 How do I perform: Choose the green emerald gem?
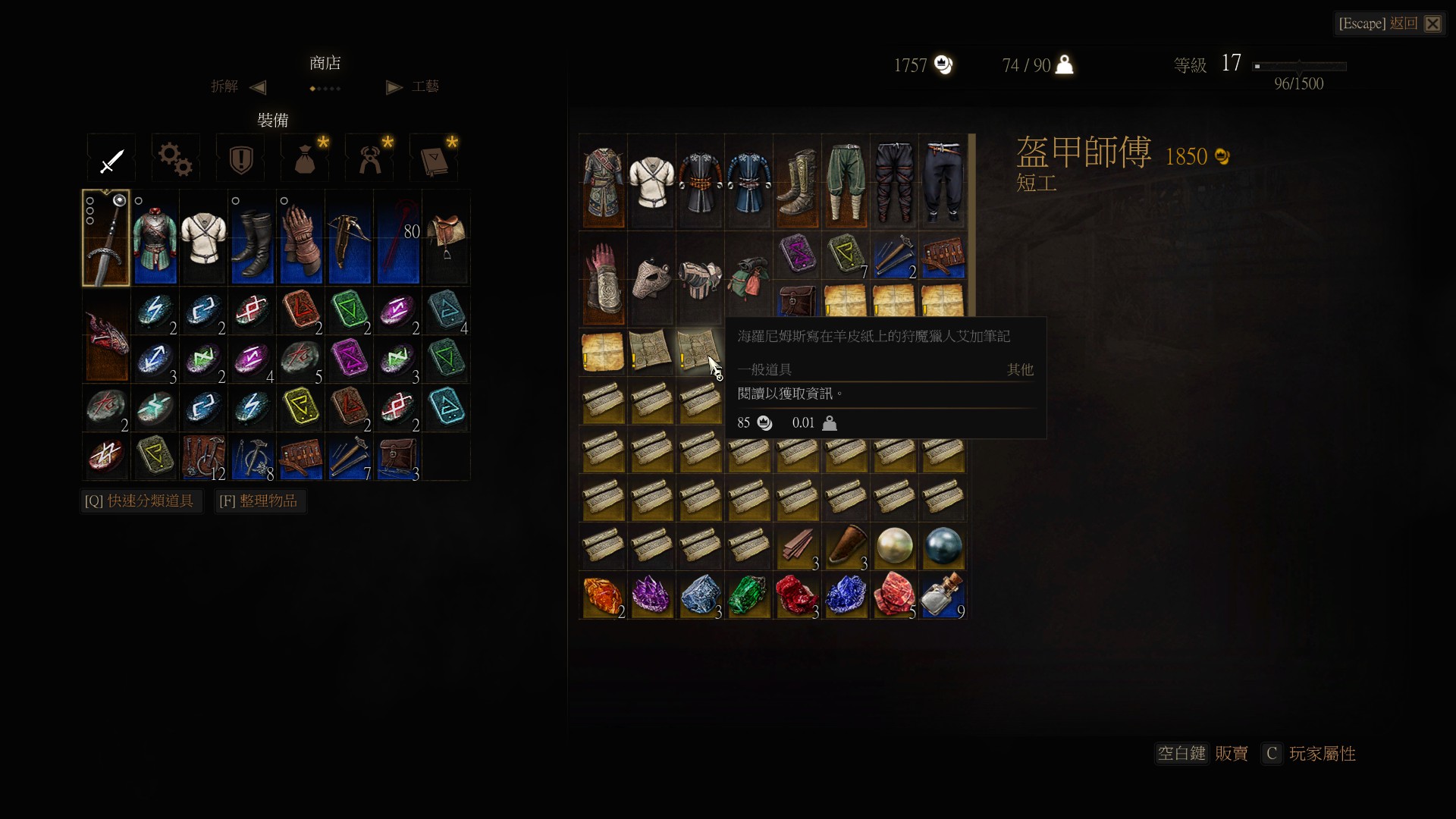tap(748, 595)
